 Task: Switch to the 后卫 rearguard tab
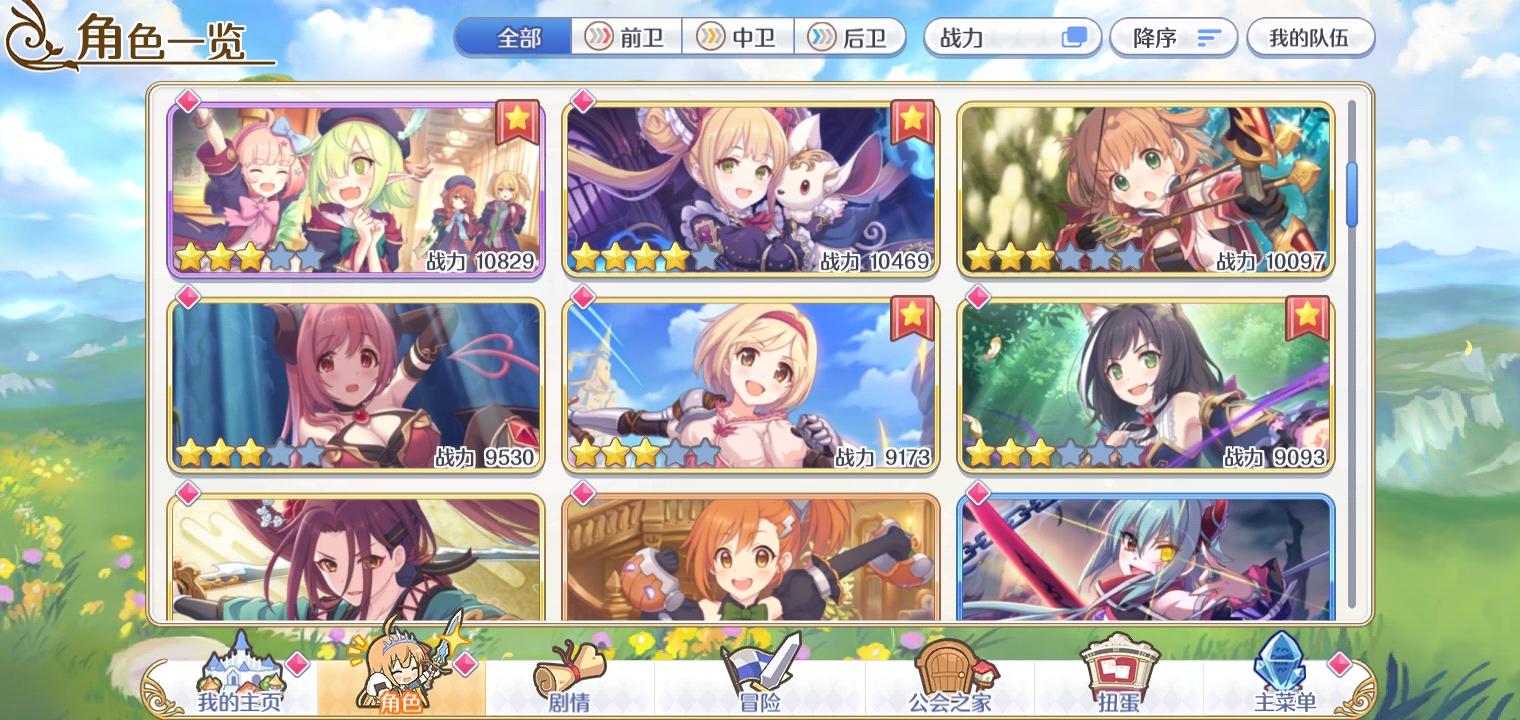(851, 37)
